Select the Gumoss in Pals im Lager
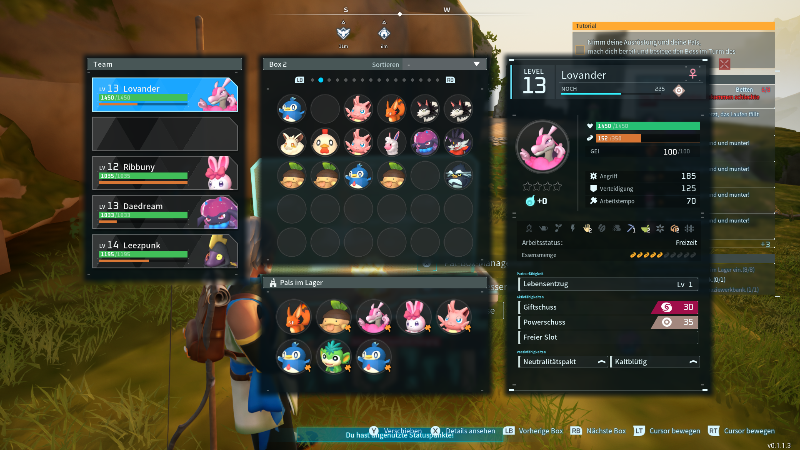The width and height of the screenshot is (800, 450). coord(325,318)
